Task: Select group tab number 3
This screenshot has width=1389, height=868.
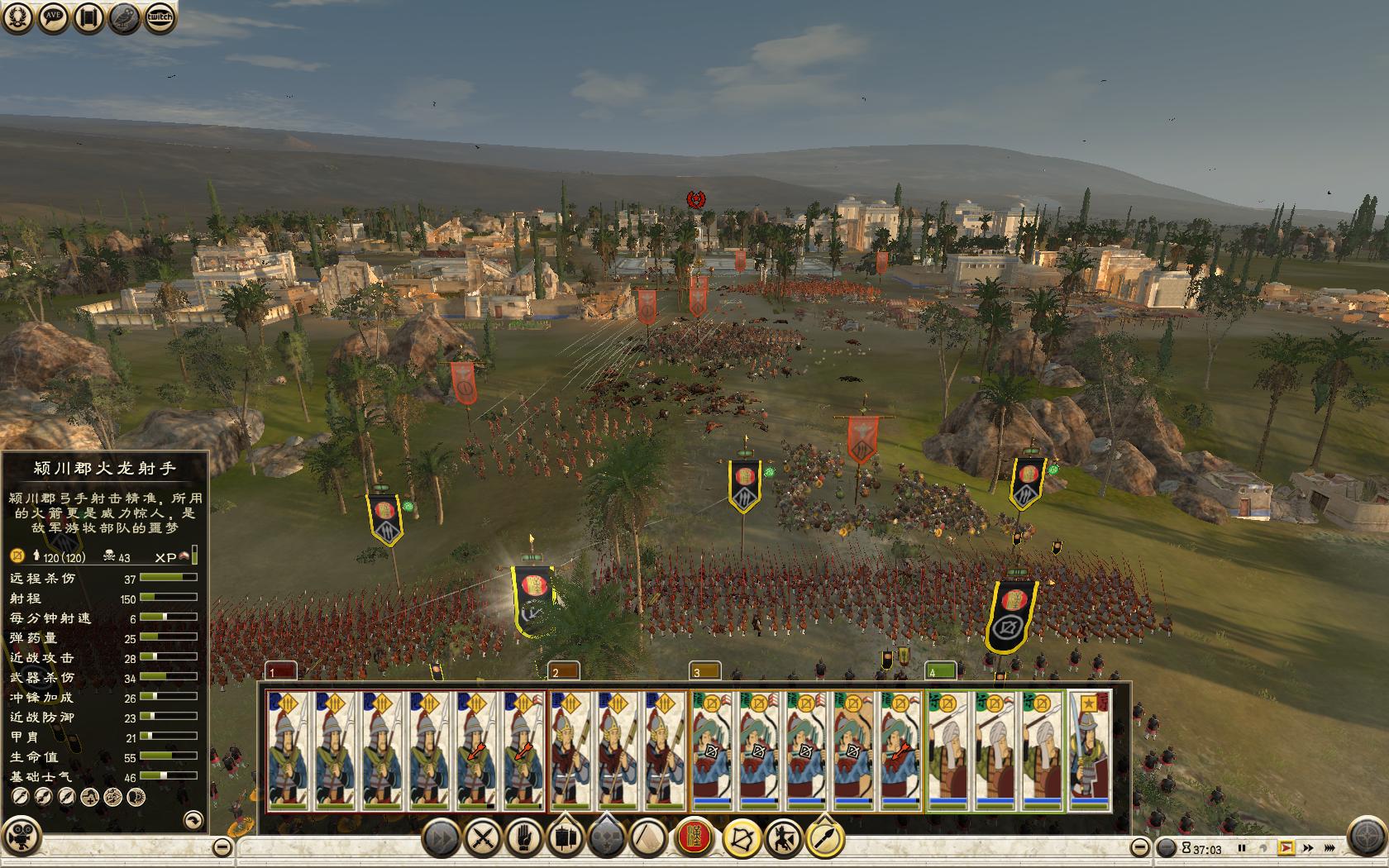Action: click(706, 671)
